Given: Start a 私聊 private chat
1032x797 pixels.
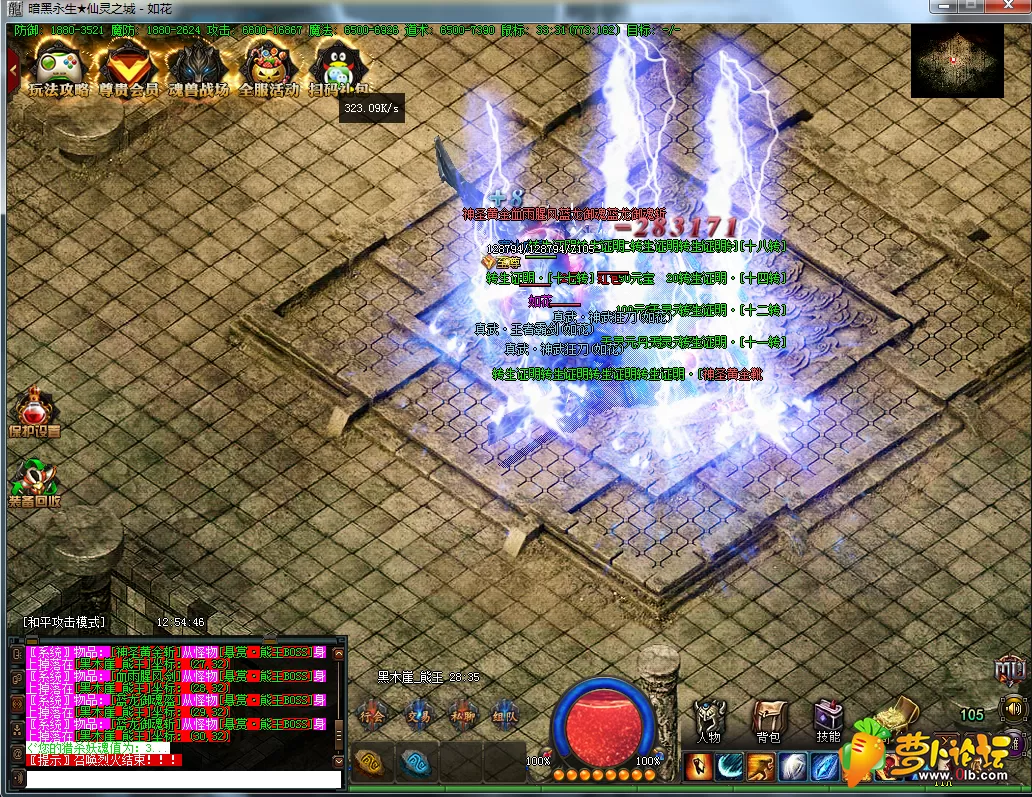Looking at the screenshot, I should point(461,715).
